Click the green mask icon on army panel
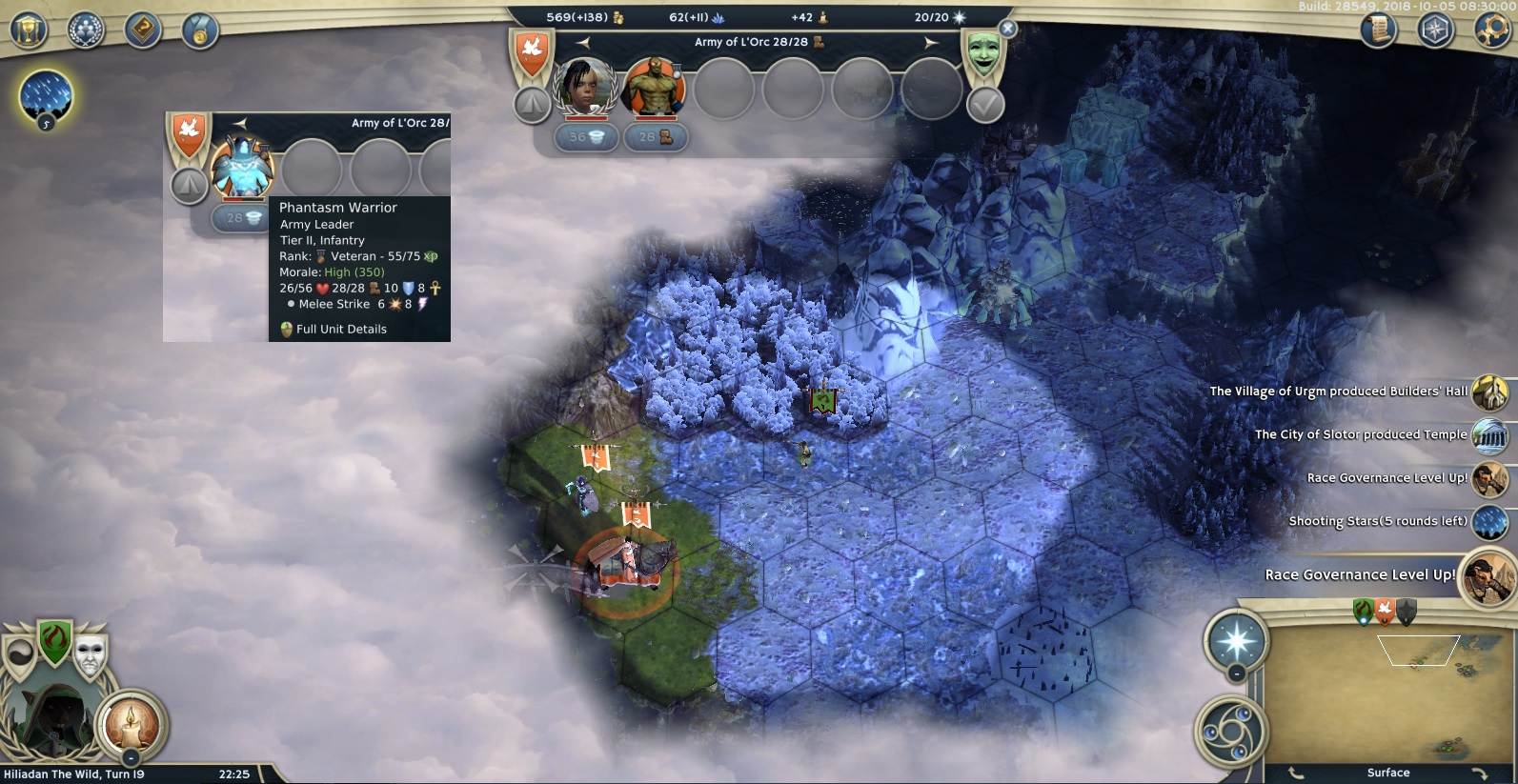The image size is (1518, 784). coord(984,51)
